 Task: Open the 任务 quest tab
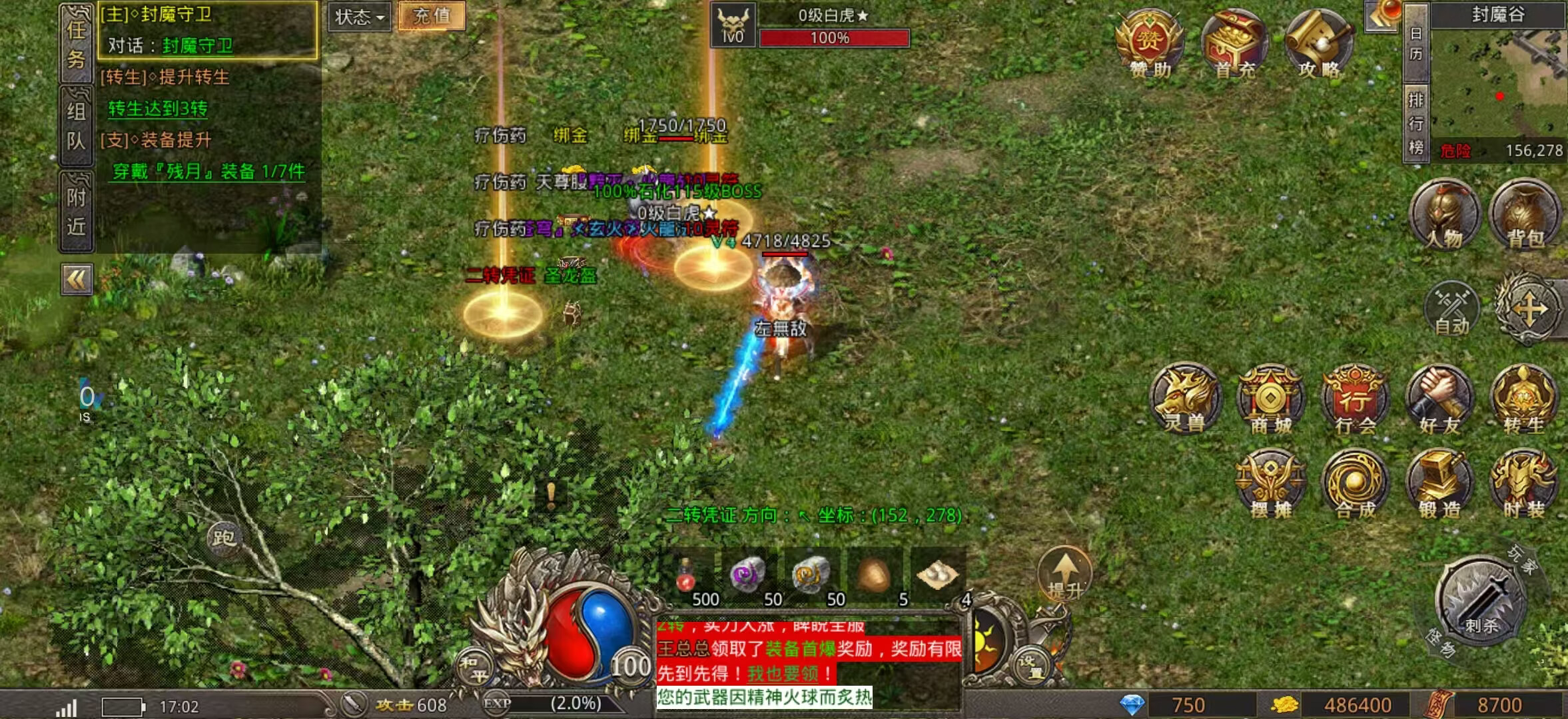click(76, 43)
